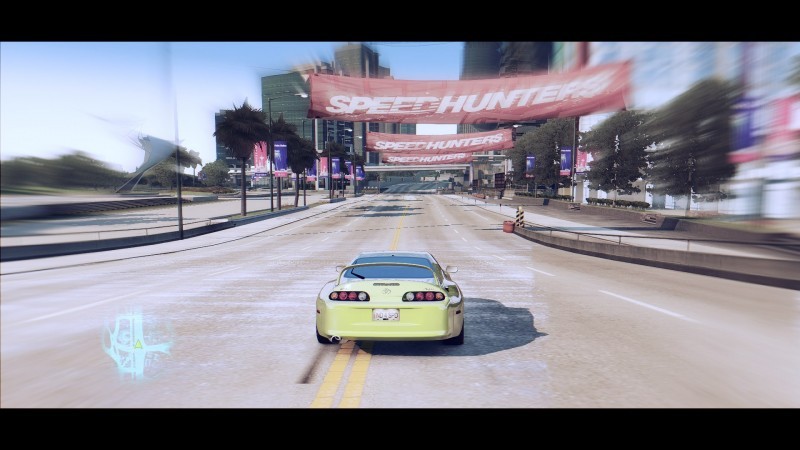Open the glowing road minimap

pos(135,344)
